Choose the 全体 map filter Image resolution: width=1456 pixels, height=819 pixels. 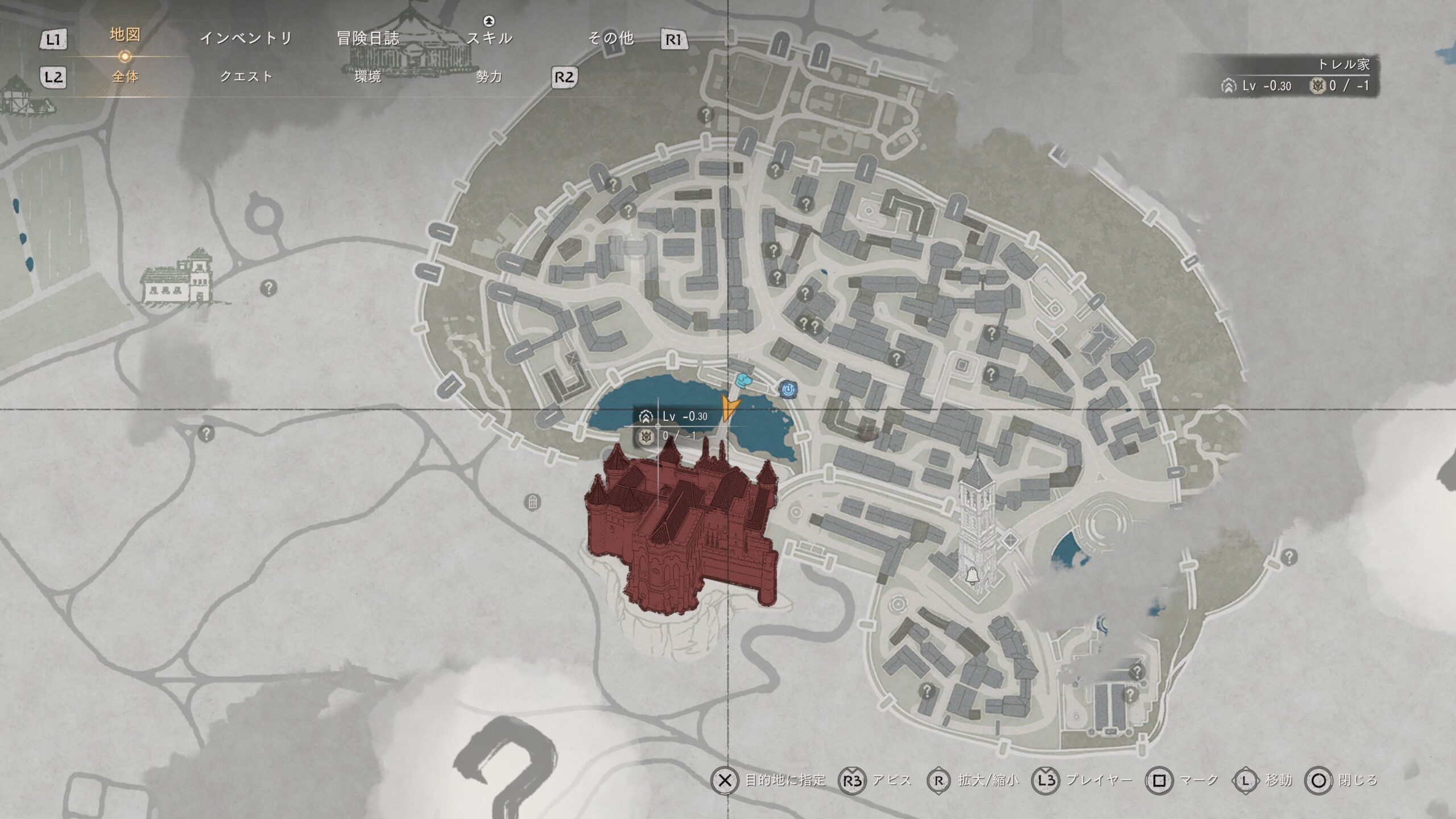(x=125, y=76)
